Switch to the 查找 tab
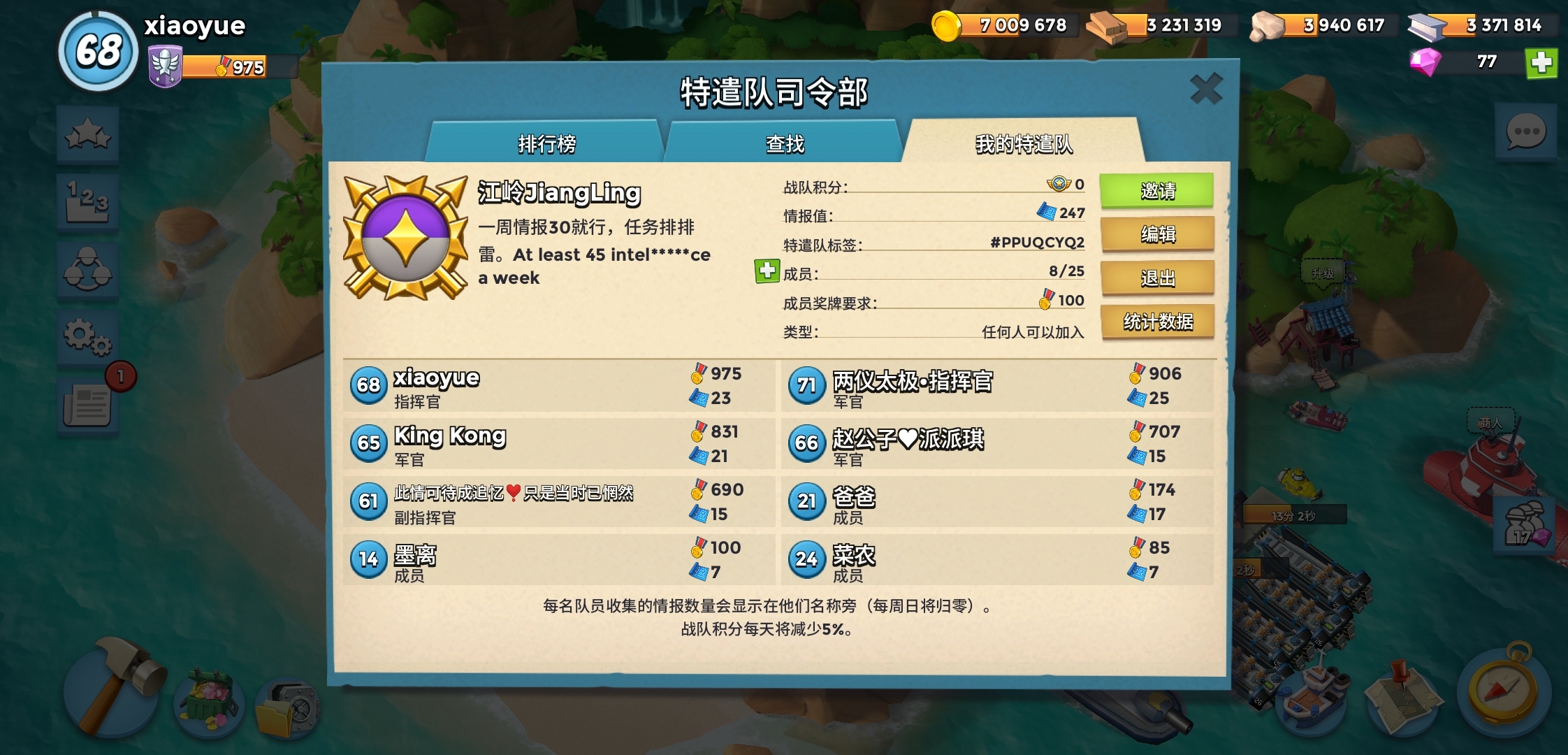1568x755 pixels. point(783,143)
